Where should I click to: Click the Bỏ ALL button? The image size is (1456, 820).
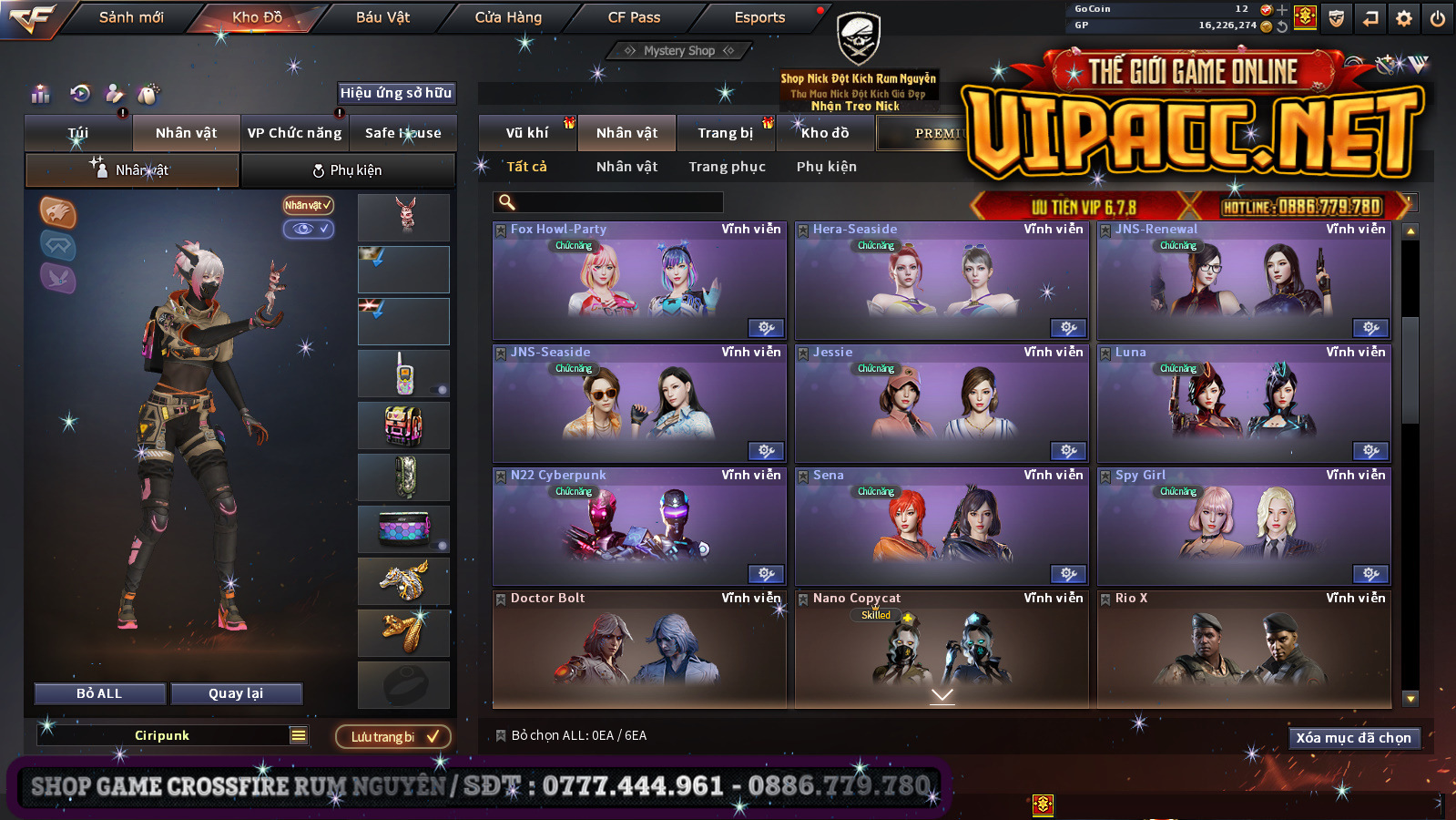pos(99,693)
